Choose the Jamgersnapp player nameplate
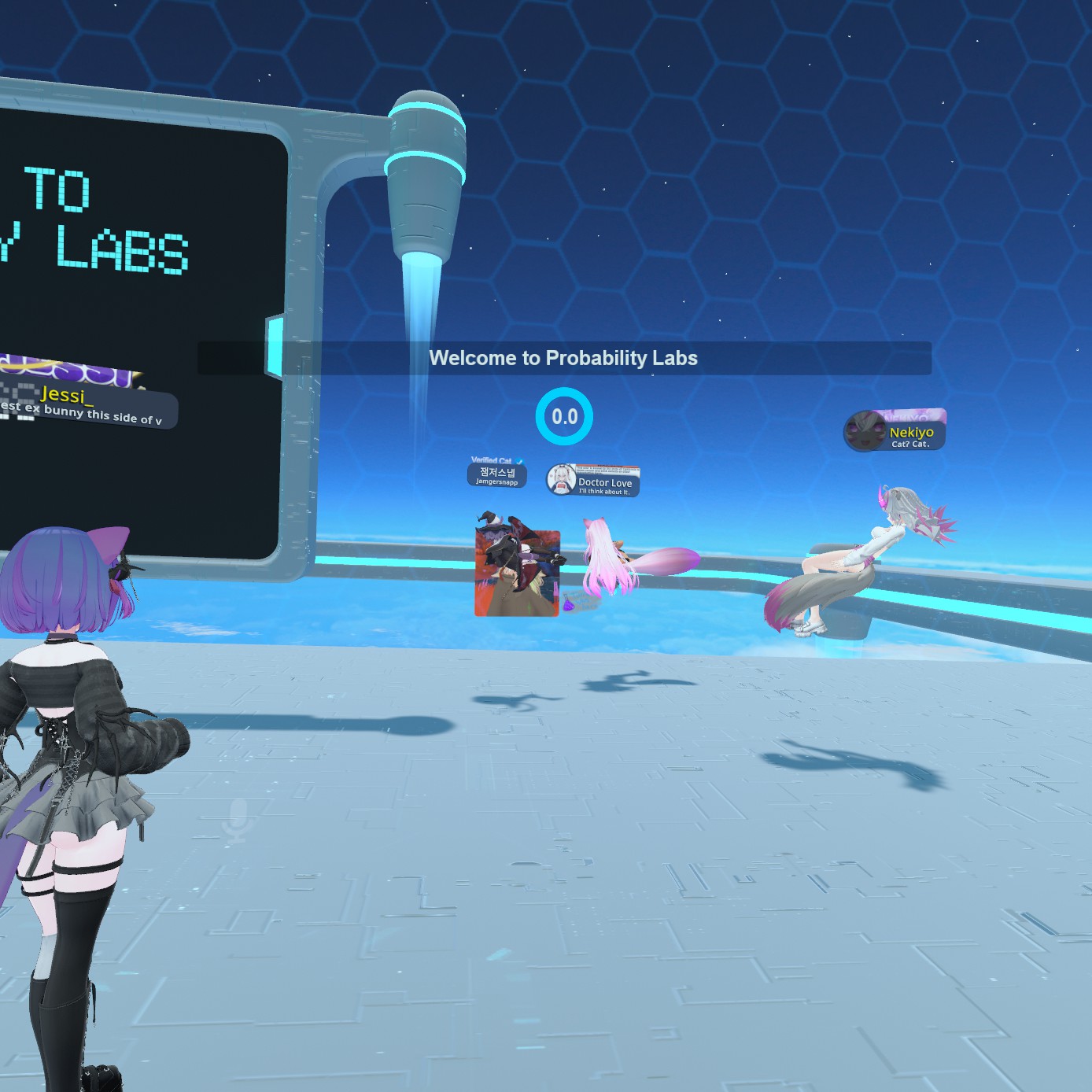Viewport: 1092px width, 1092px height. pyautogui.click(x=496, y=474)
